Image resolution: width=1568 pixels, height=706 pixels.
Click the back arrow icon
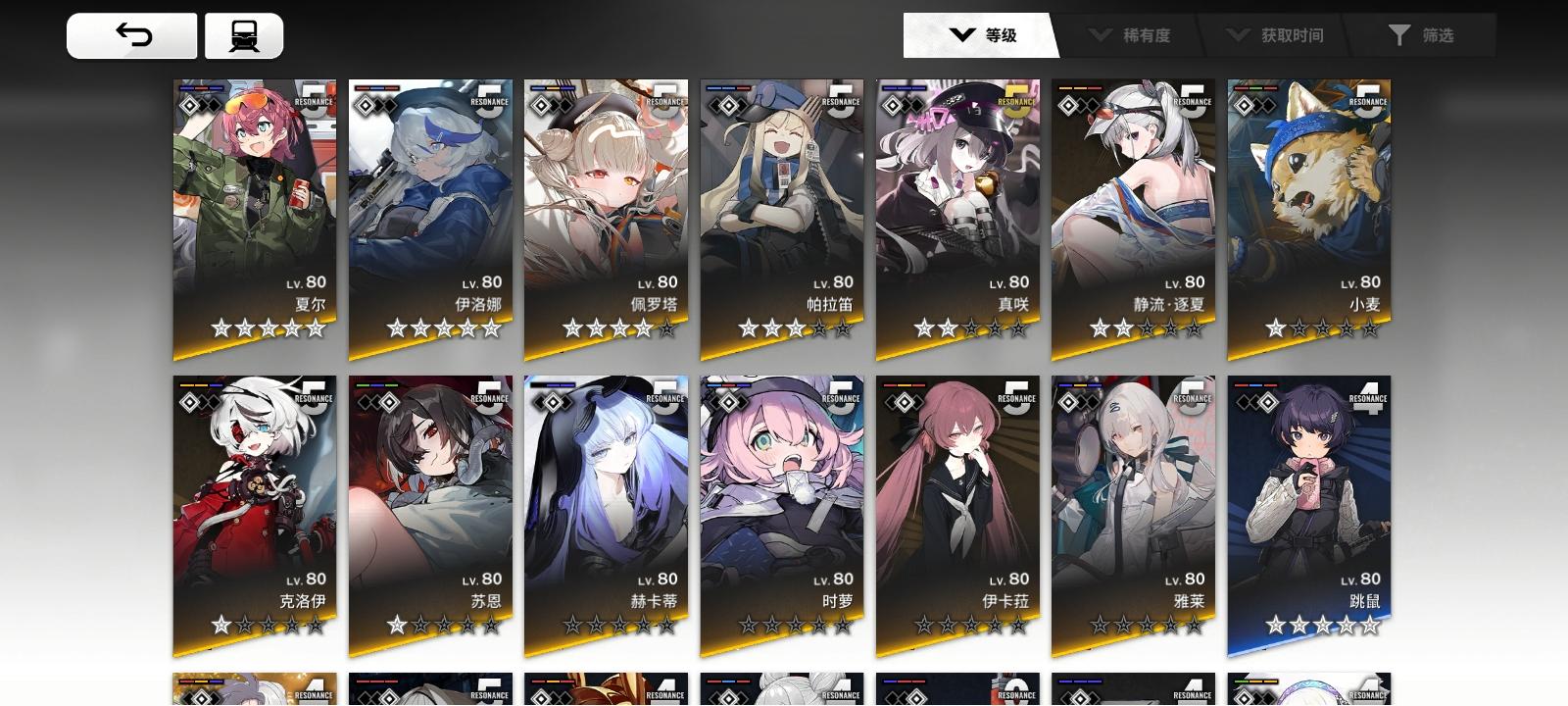click(x=132, y=32)
